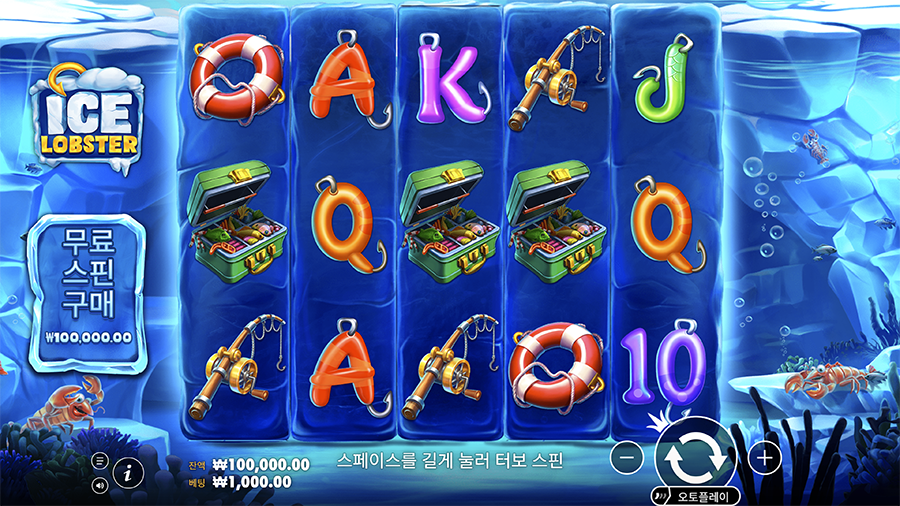Decrease the bet with the minus button
900x506 pixels.
[x=626, y=458]
